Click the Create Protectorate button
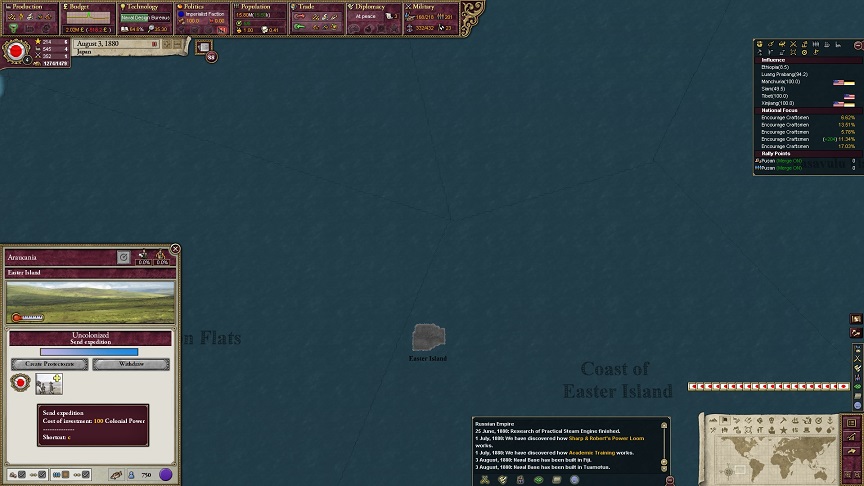 click(50, 364)
